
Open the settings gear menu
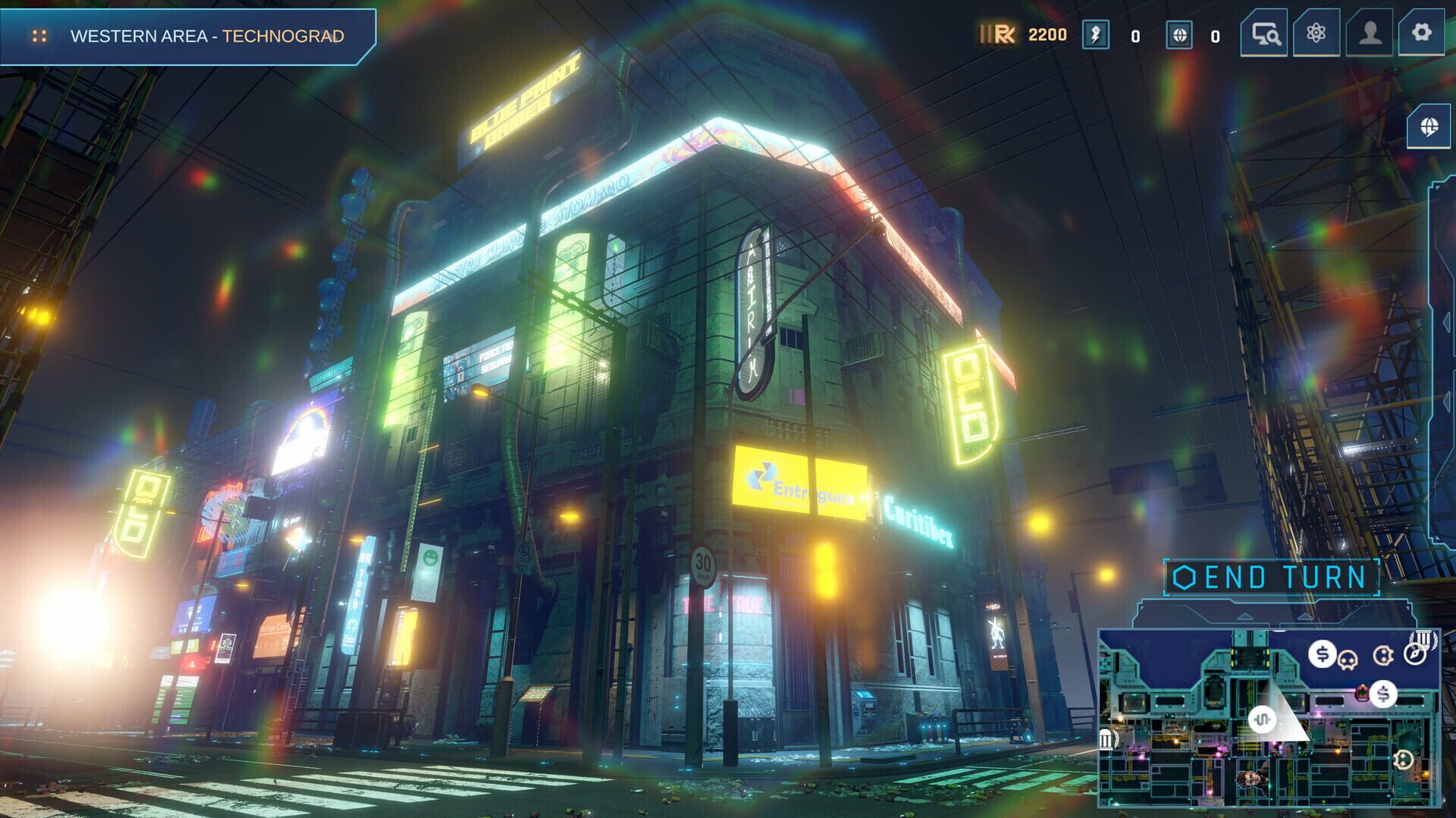point(1421,33)
